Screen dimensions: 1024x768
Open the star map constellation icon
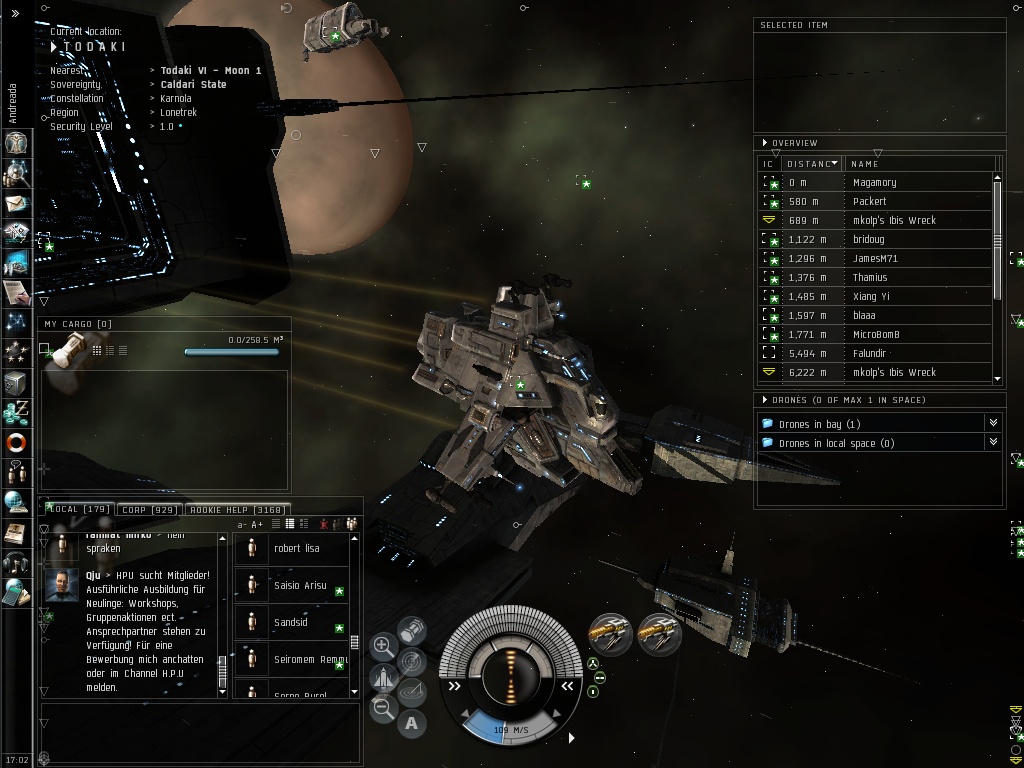pyautogui.click(x=16, y=322)
